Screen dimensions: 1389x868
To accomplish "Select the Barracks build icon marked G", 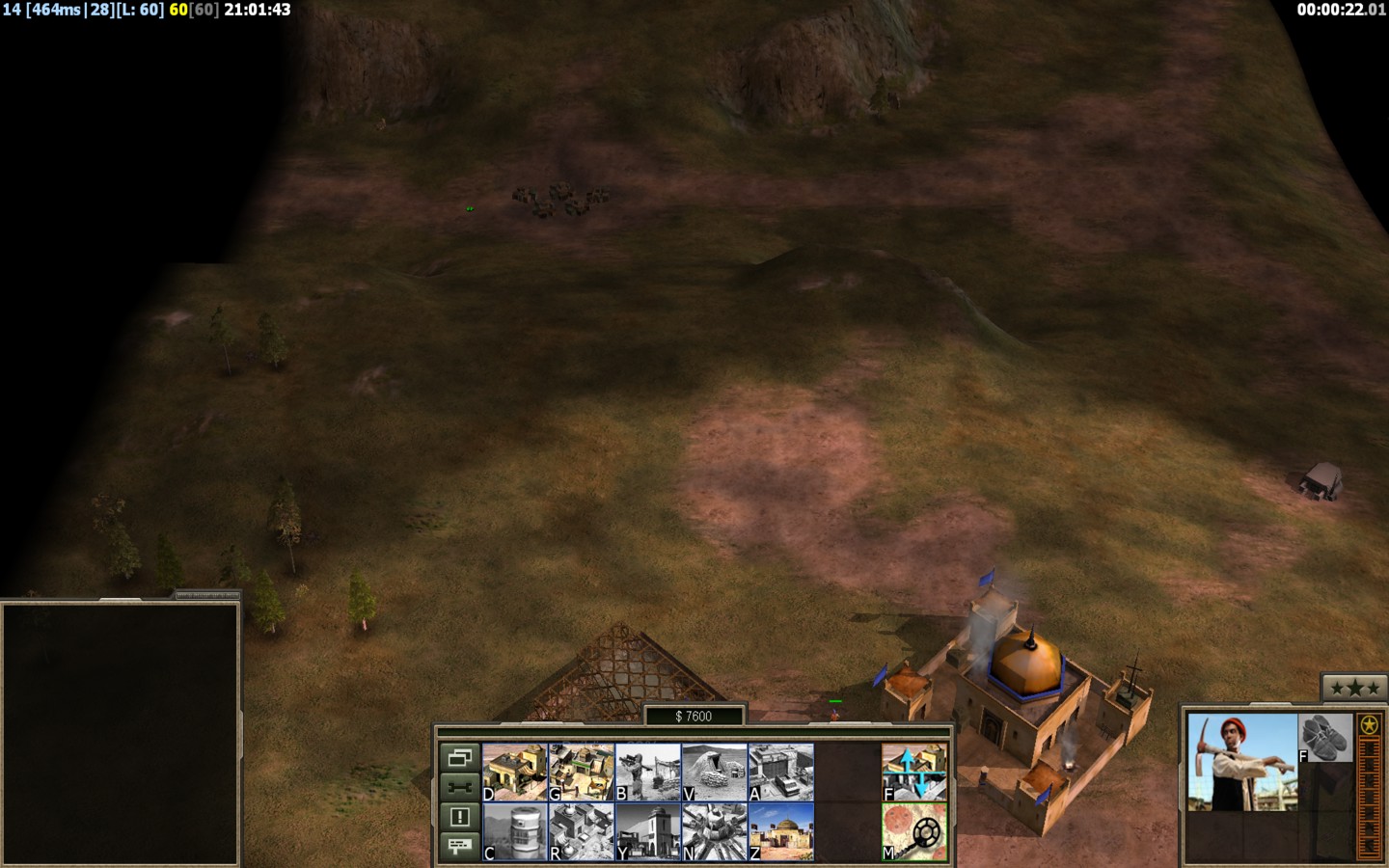I will pyautogui.click(x=581, y=772).
